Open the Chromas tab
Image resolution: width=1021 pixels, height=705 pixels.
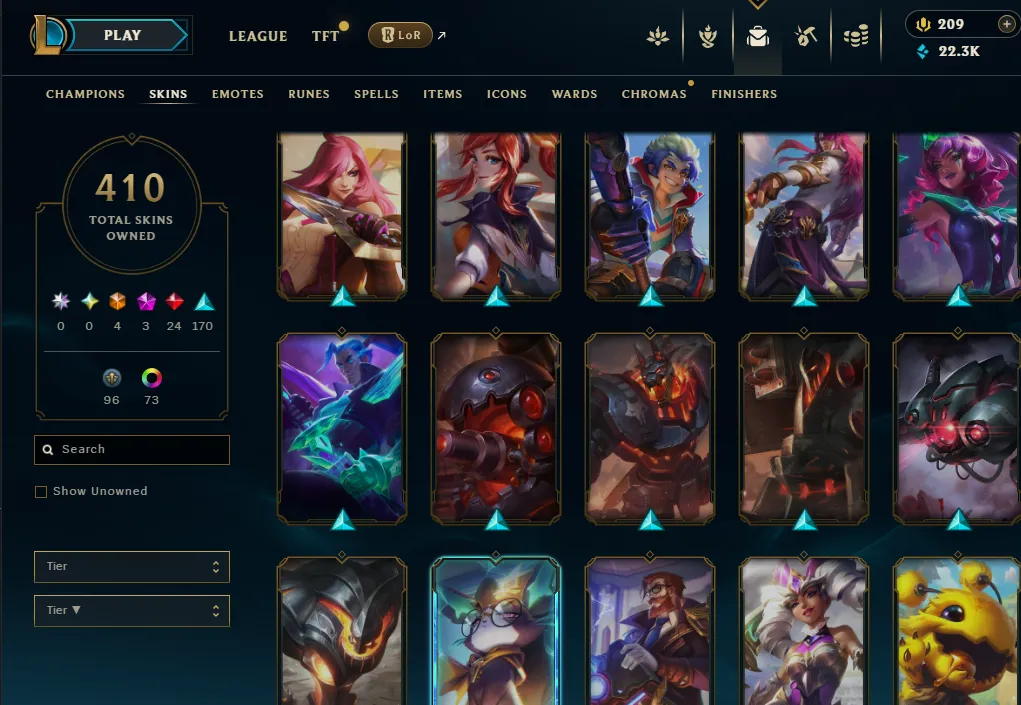coord(654,94)
